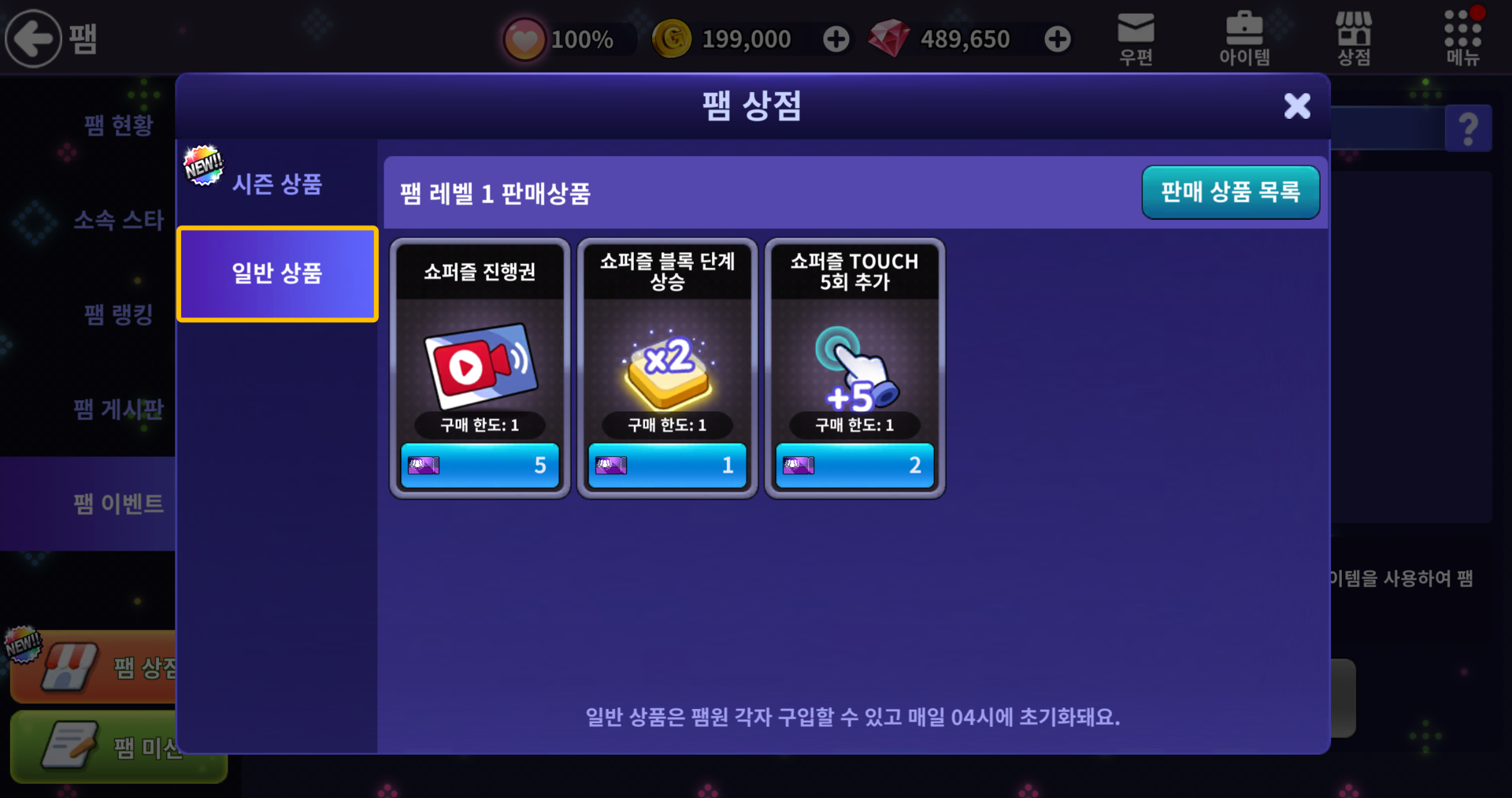The width and height of the screenshot is (1512, 798).
Task: Check the heart 100% gauge
Action: tap(567, 38)
